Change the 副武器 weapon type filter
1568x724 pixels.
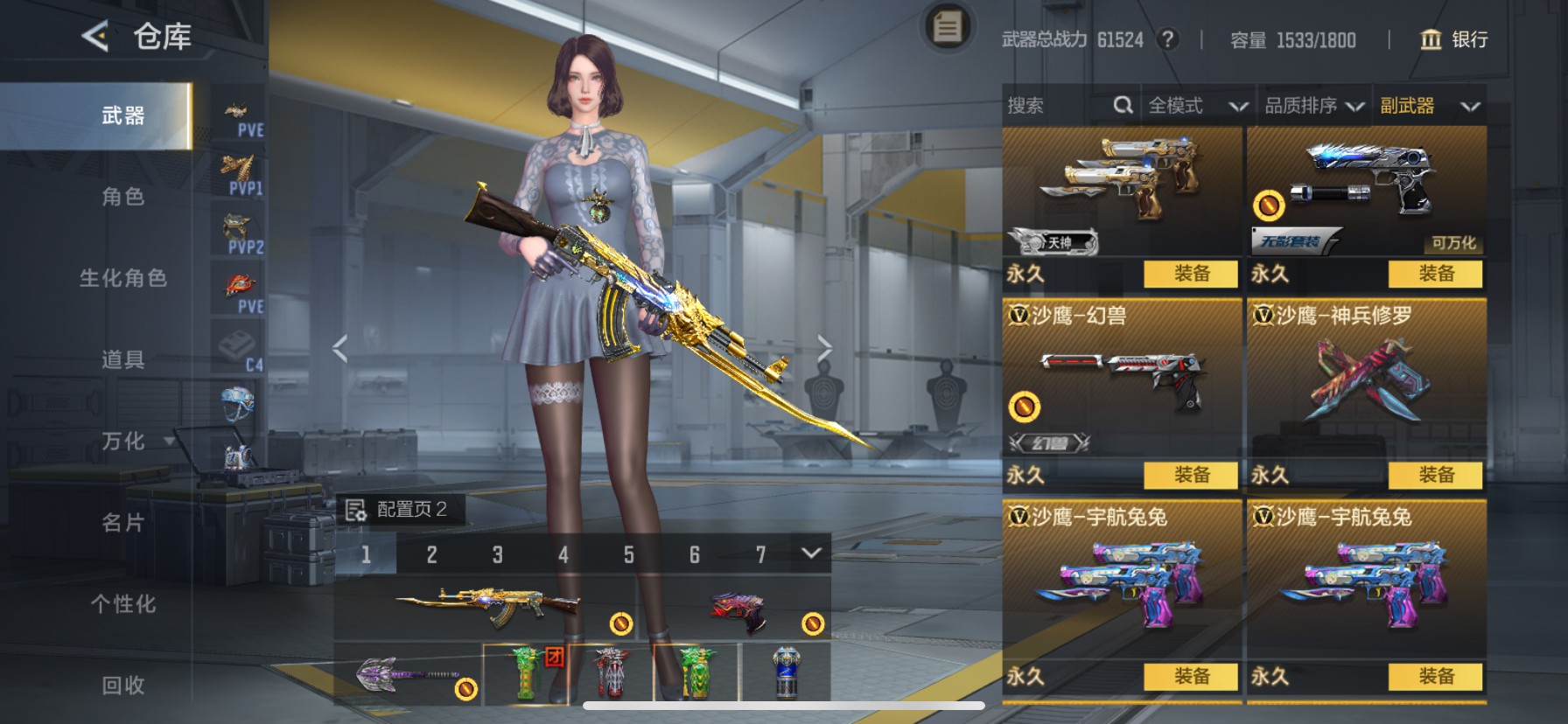pyautogui.click(x=1429, y=106)
